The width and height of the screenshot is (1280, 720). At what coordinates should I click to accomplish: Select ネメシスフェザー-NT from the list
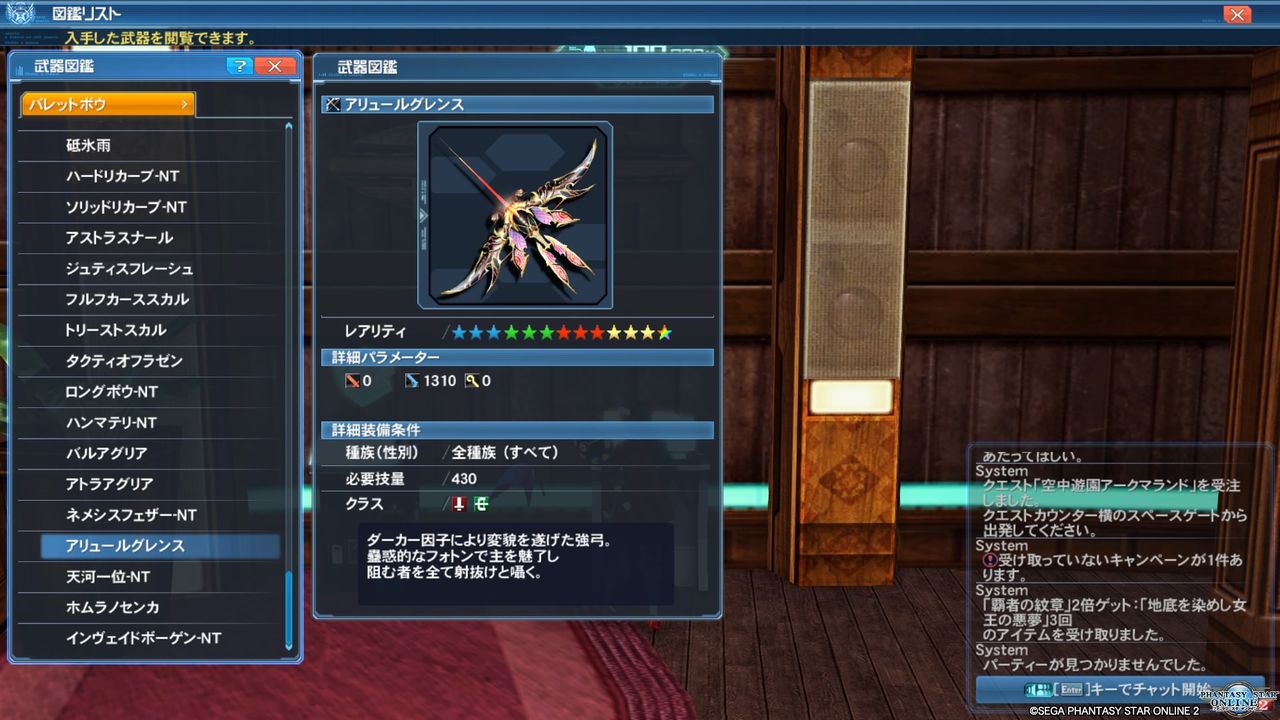(150, 516)
